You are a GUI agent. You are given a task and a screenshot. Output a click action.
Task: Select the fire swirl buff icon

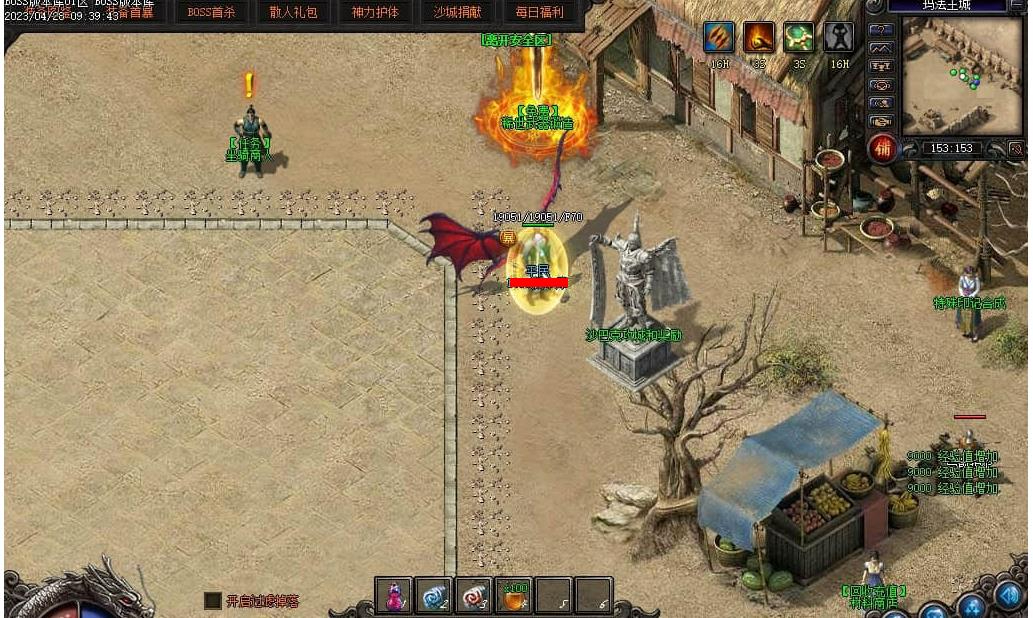pos(758,37)
